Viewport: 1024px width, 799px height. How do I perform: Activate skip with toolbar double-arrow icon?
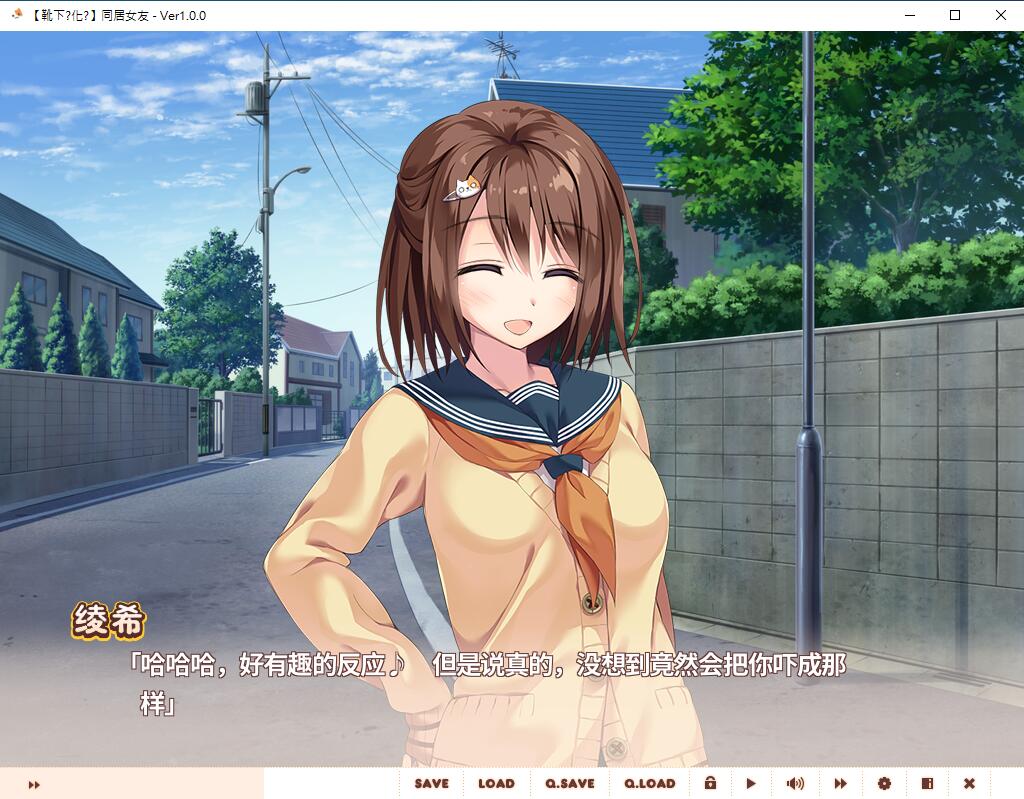click(840, 784)
